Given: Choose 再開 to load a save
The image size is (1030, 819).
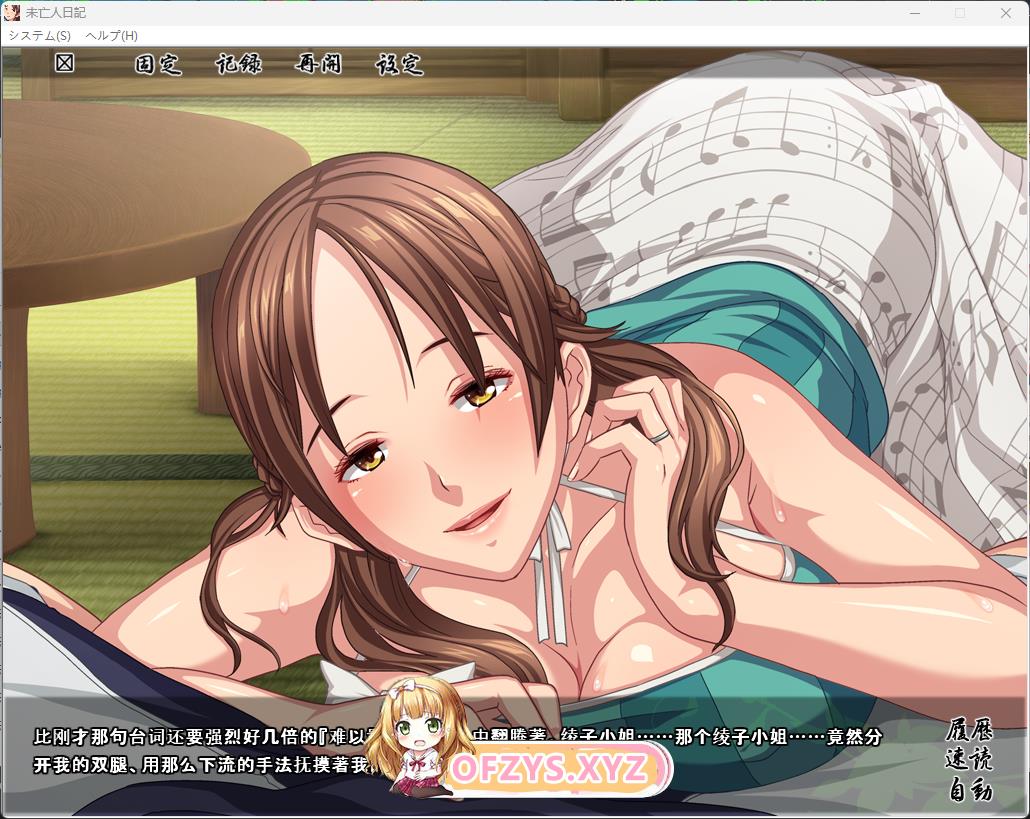Looking at the screenshot, I should (319, 64).
